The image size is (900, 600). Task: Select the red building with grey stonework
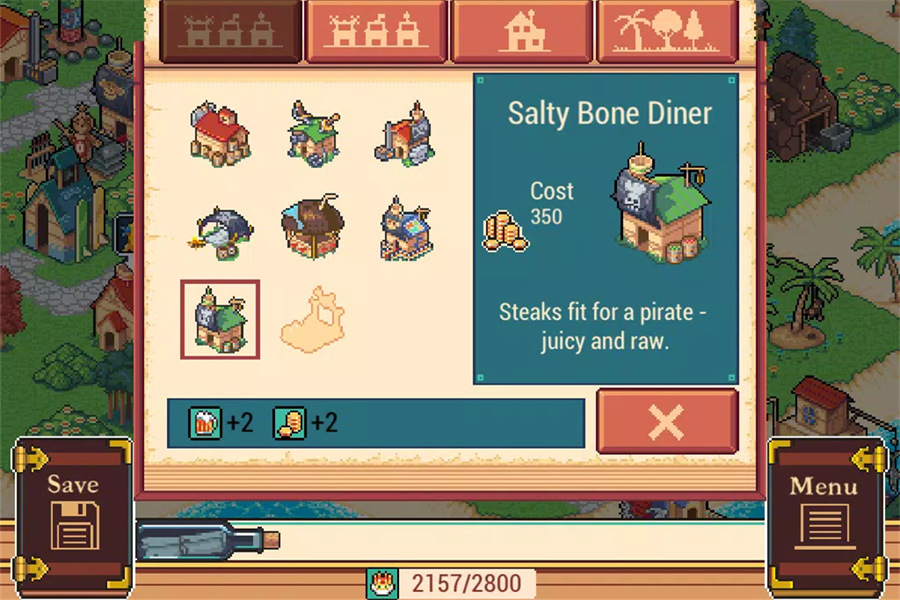click(405, 133)
